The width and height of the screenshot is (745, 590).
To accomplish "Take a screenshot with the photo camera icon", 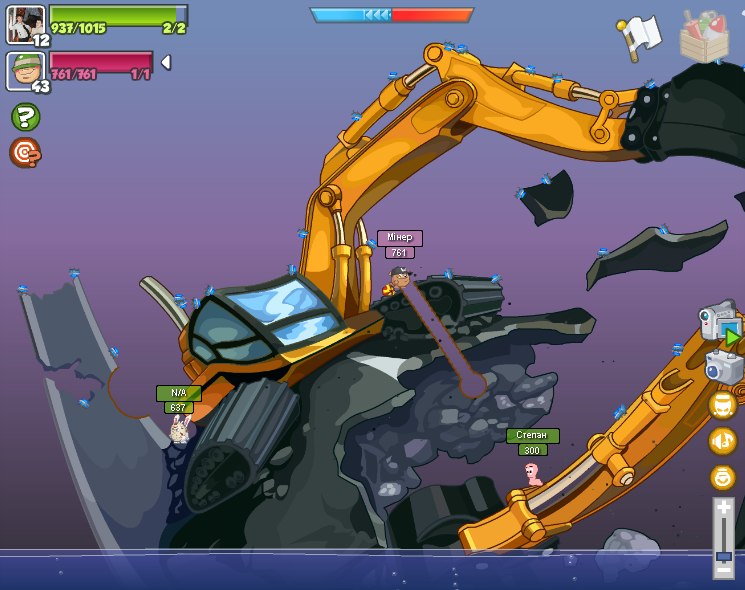I will (x=723, y=366).
